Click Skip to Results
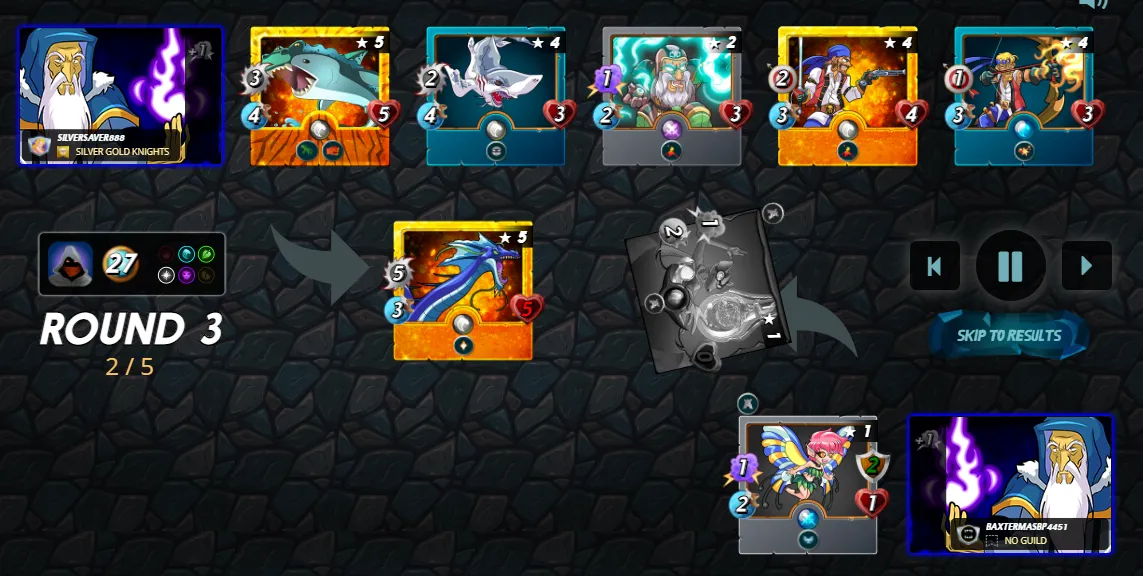 pos(1008,336)
